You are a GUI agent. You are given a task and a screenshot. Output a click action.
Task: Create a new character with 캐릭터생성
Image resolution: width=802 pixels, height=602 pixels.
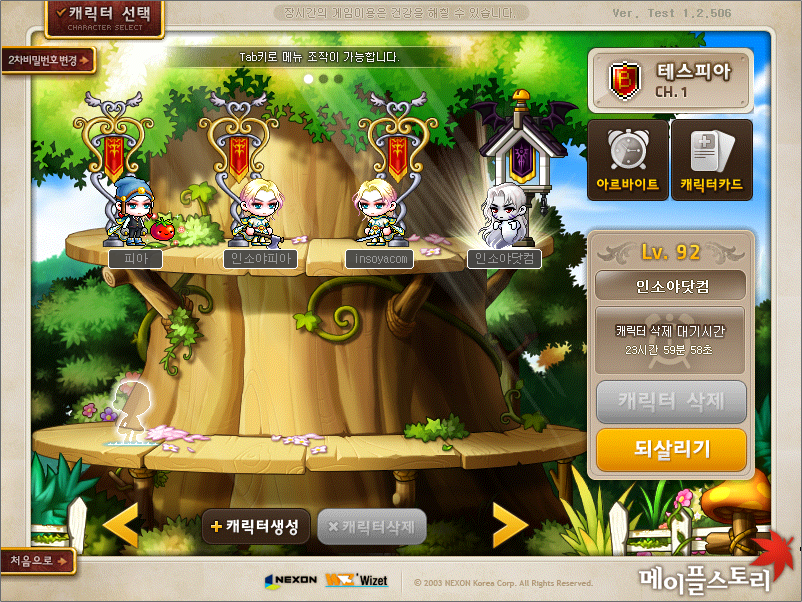255,526
